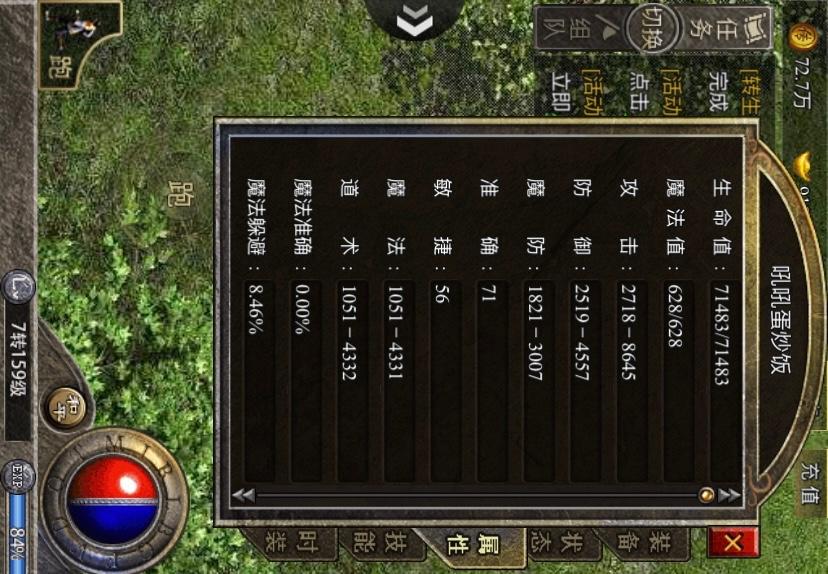Switch to the 组队 team tab
828x574 pixels.
(581, 35)
